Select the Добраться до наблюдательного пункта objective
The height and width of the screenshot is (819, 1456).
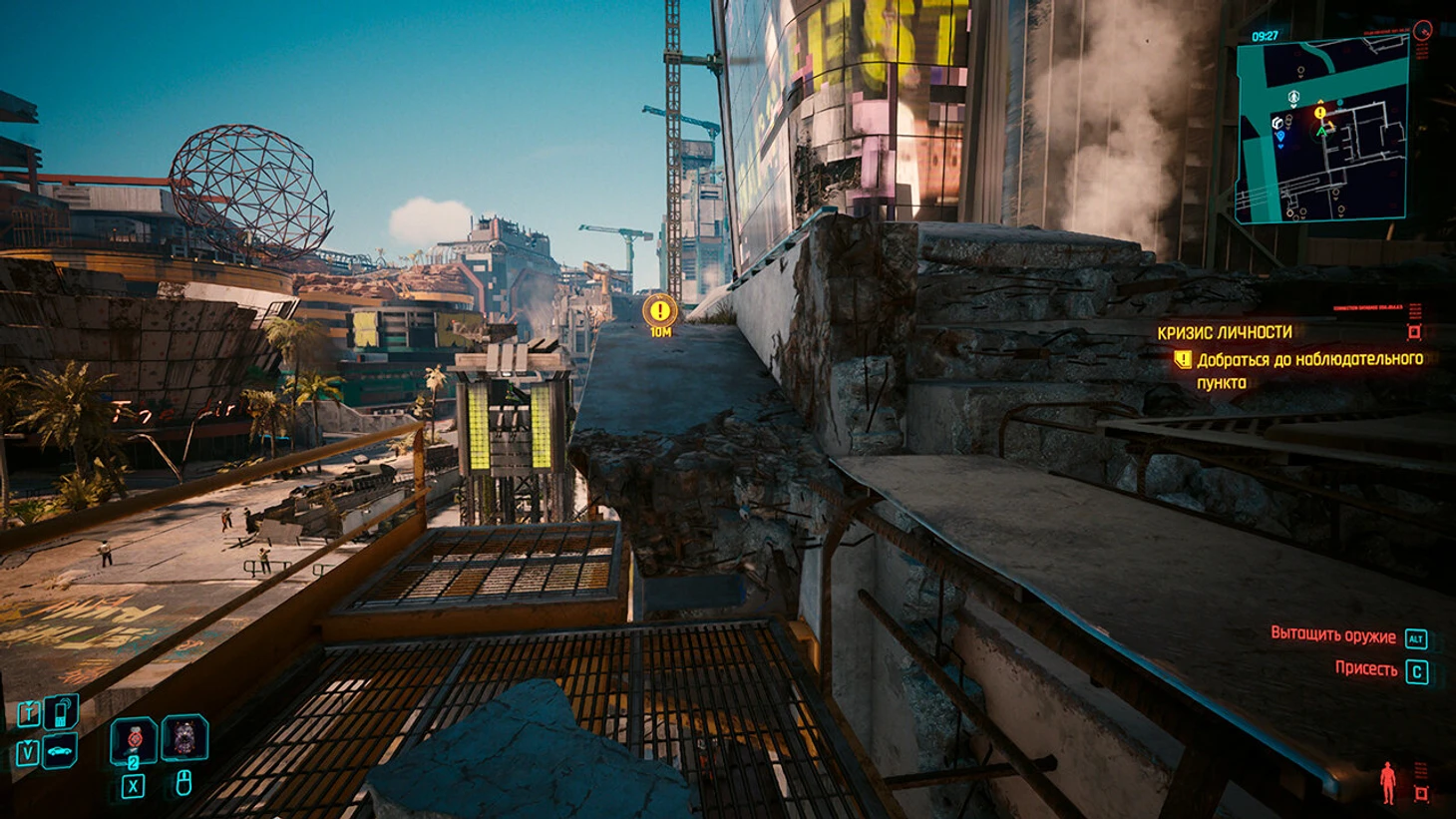[1309, 370]
